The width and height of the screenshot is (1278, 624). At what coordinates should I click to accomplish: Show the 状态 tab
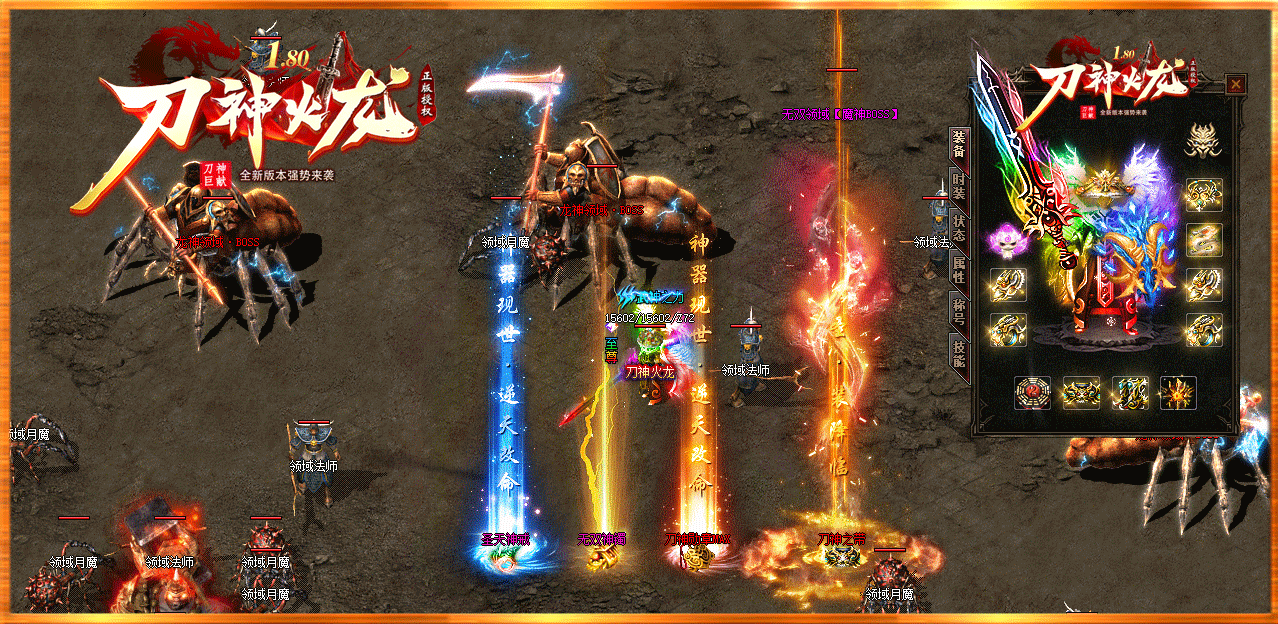pos(959,229)
